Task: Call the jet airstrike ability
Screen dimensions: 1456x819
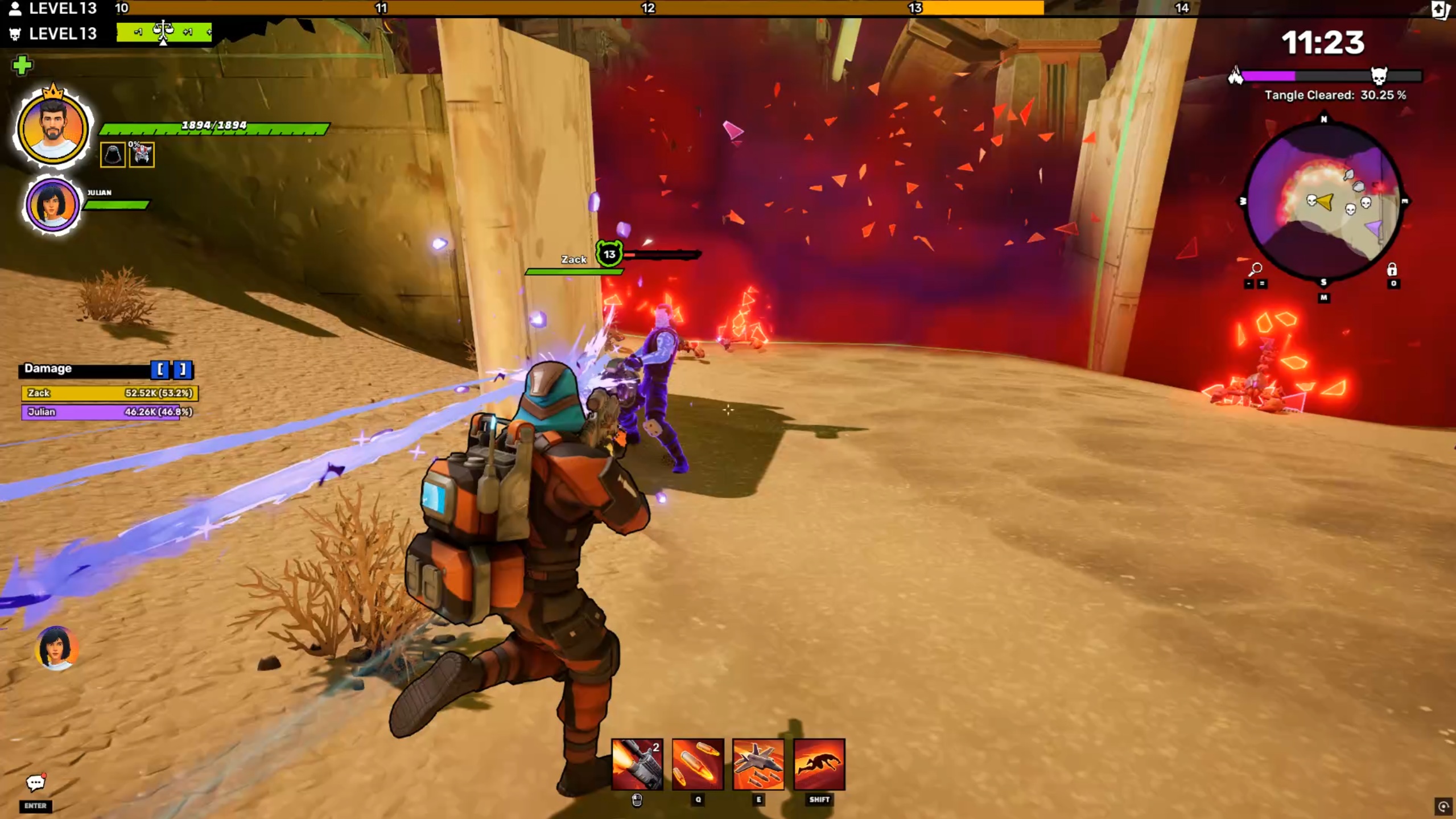Action: pos(758,764)
